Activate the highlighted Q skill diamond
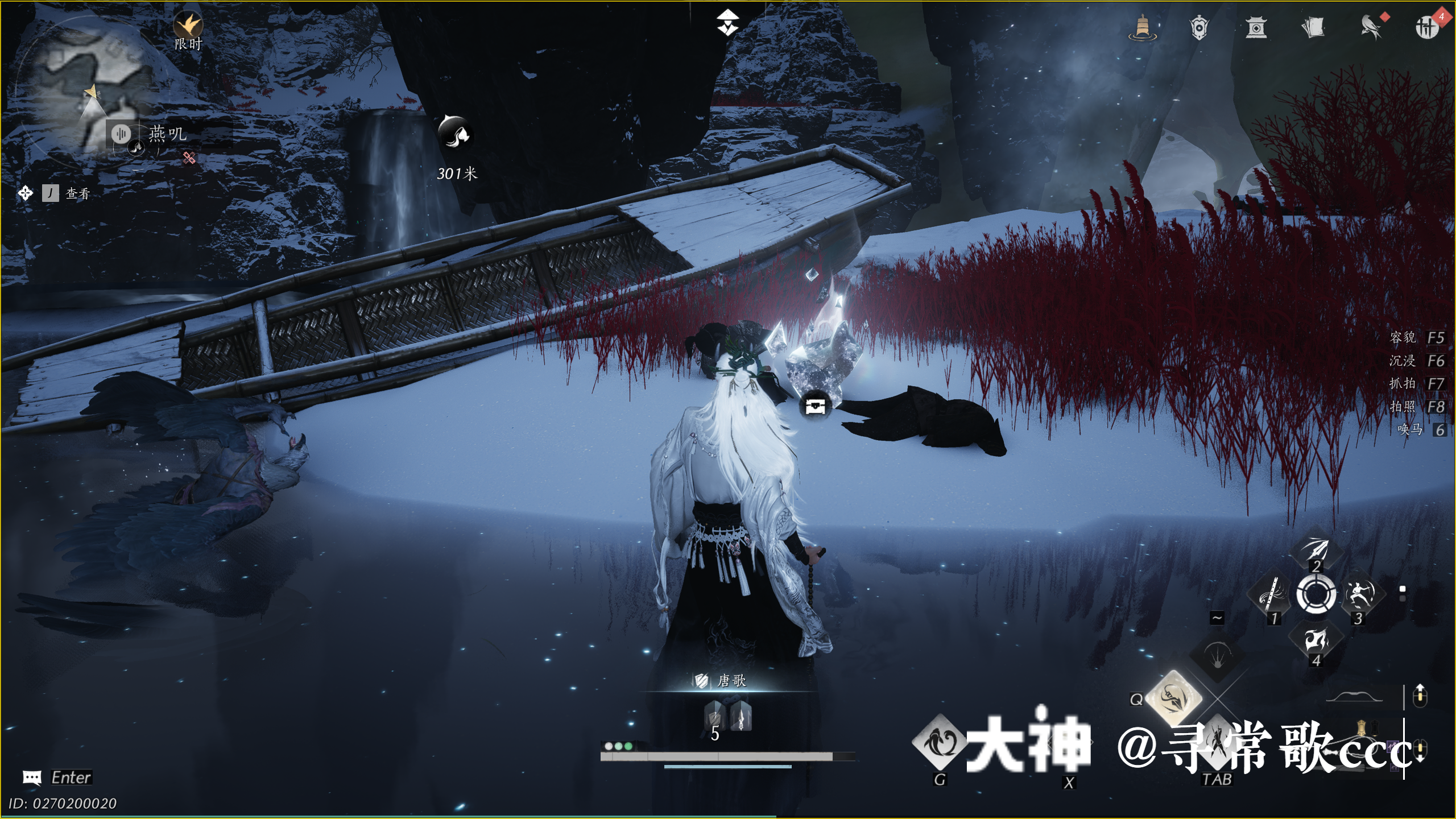 [x=1173, y=697]
